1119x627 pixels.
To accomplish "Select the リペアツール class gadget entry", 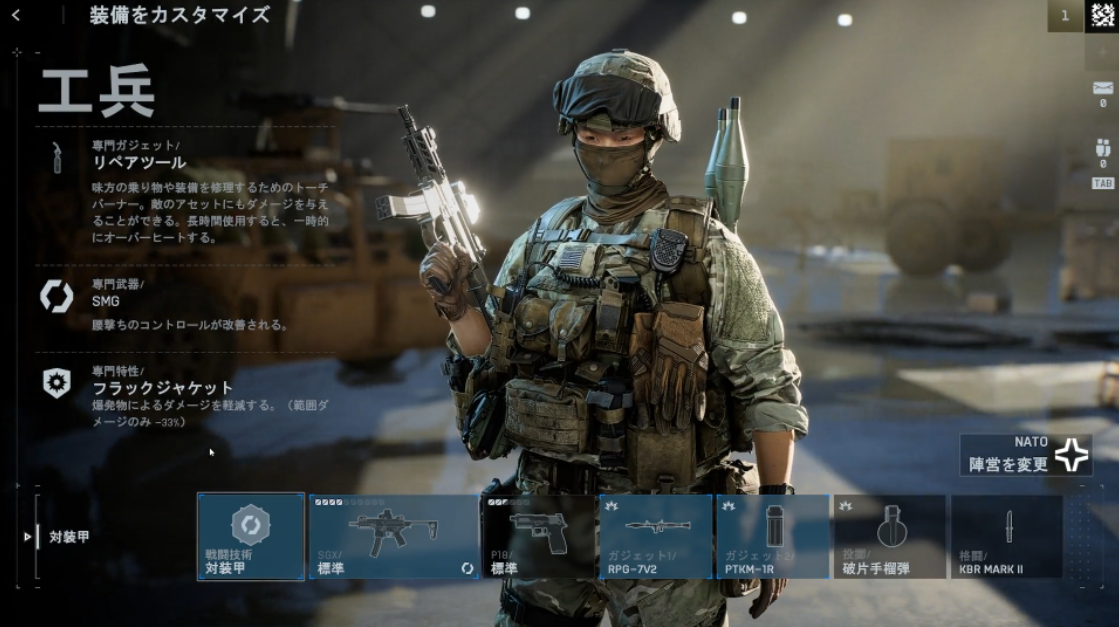I will [139, 162].
